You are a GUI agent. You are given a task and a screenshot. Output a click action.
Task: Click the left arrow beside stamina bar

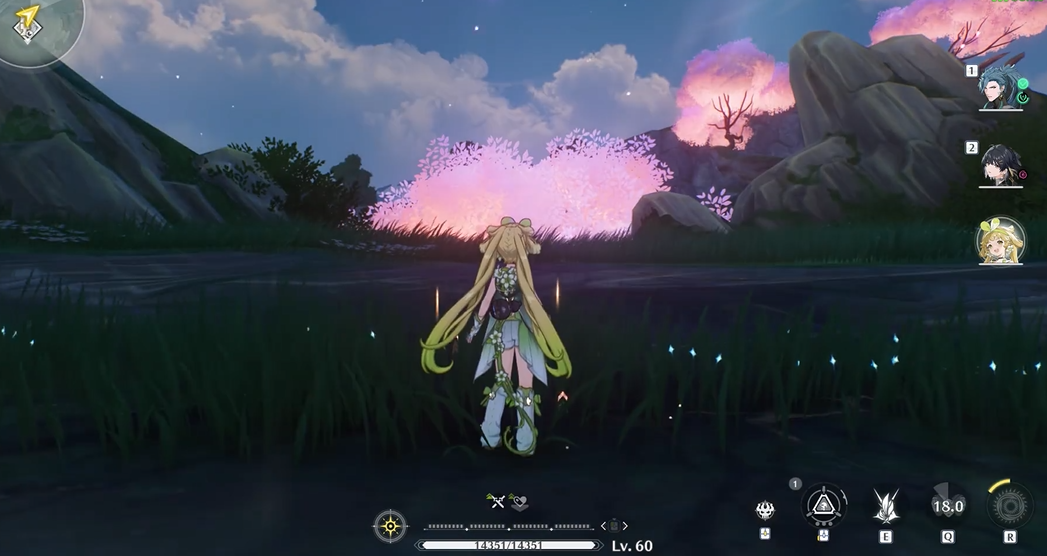tap(602, 525)
